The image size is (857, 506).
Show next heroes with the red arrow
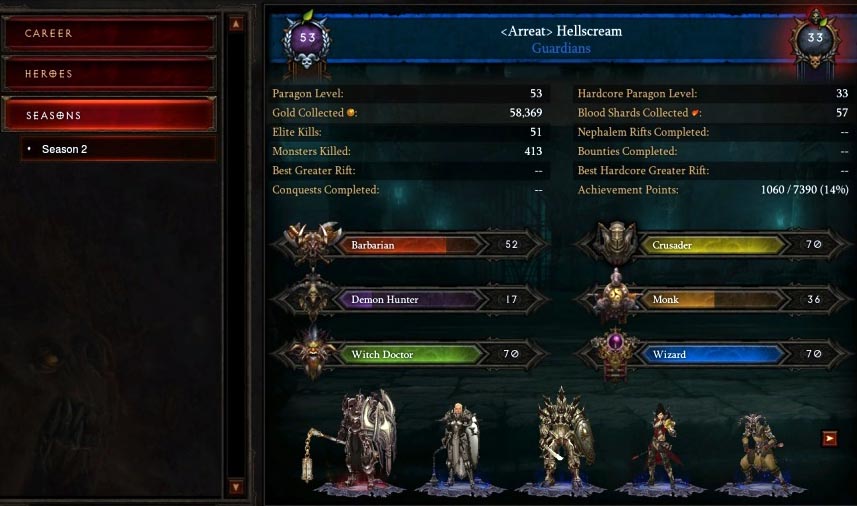pyautogui.click(x=829, y=438)
